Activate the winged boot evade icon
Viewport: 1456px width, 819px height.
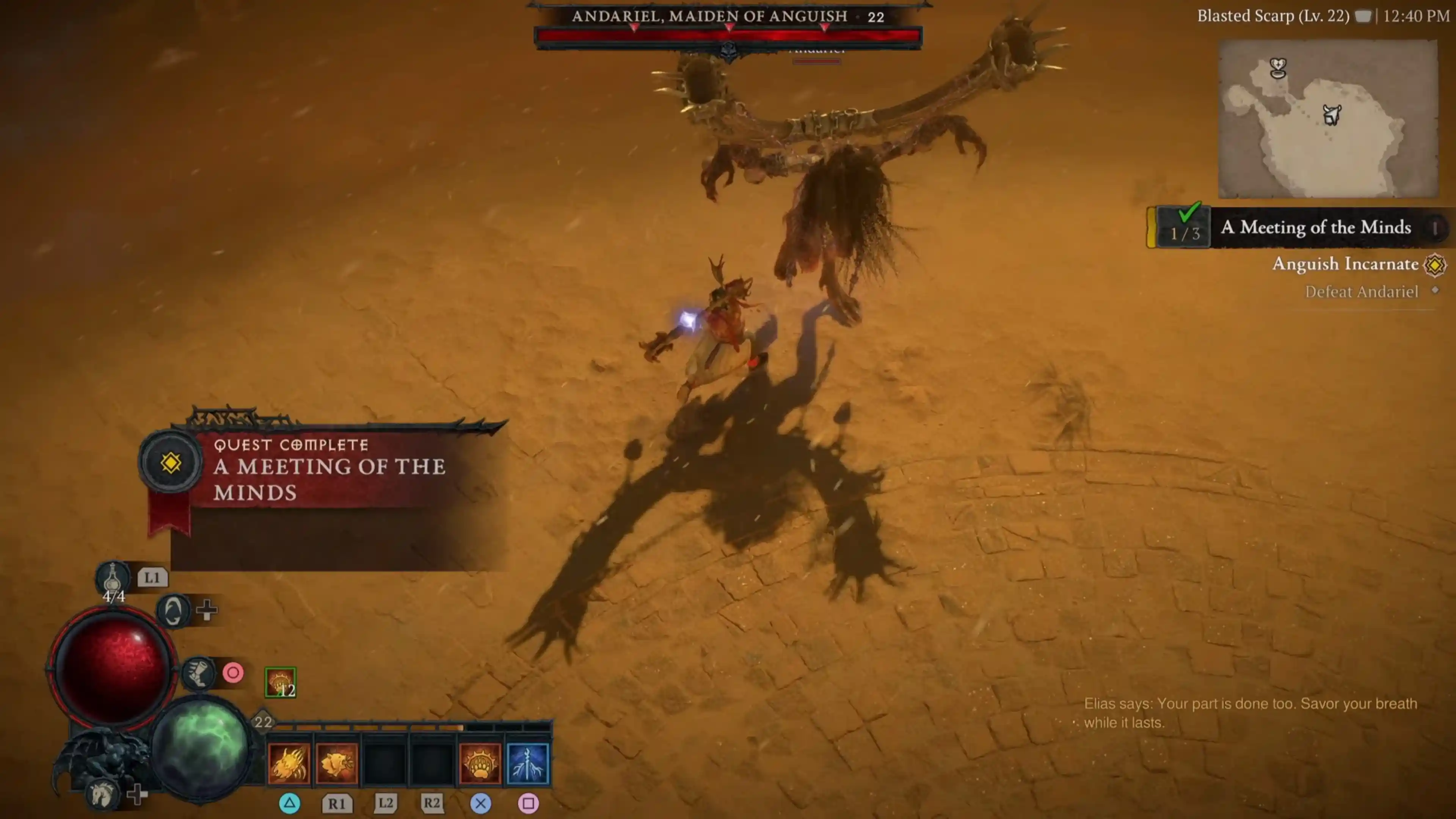coord(198,673)
